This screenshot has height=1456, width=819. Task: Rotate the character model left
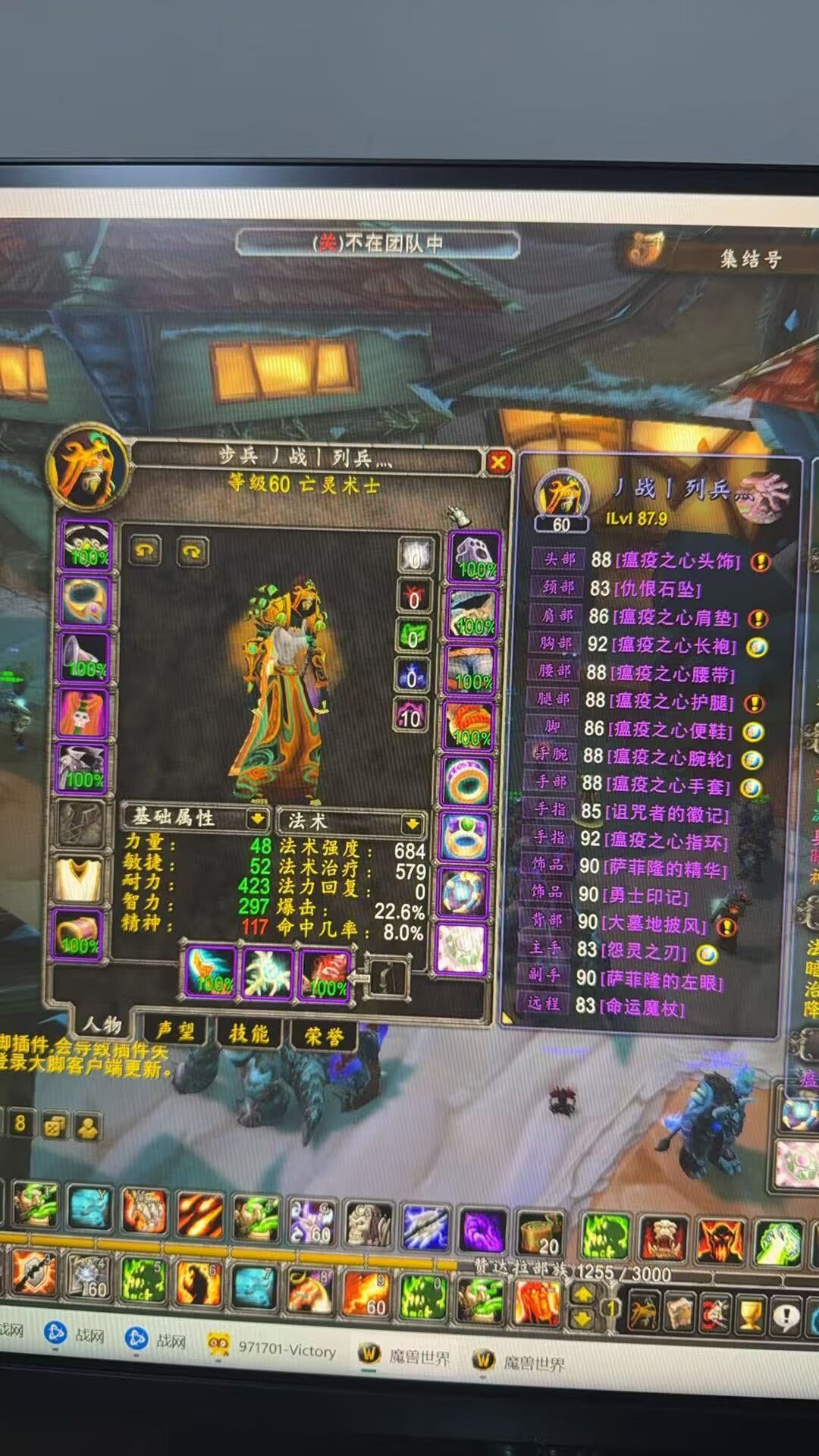[x=146, y=550]
